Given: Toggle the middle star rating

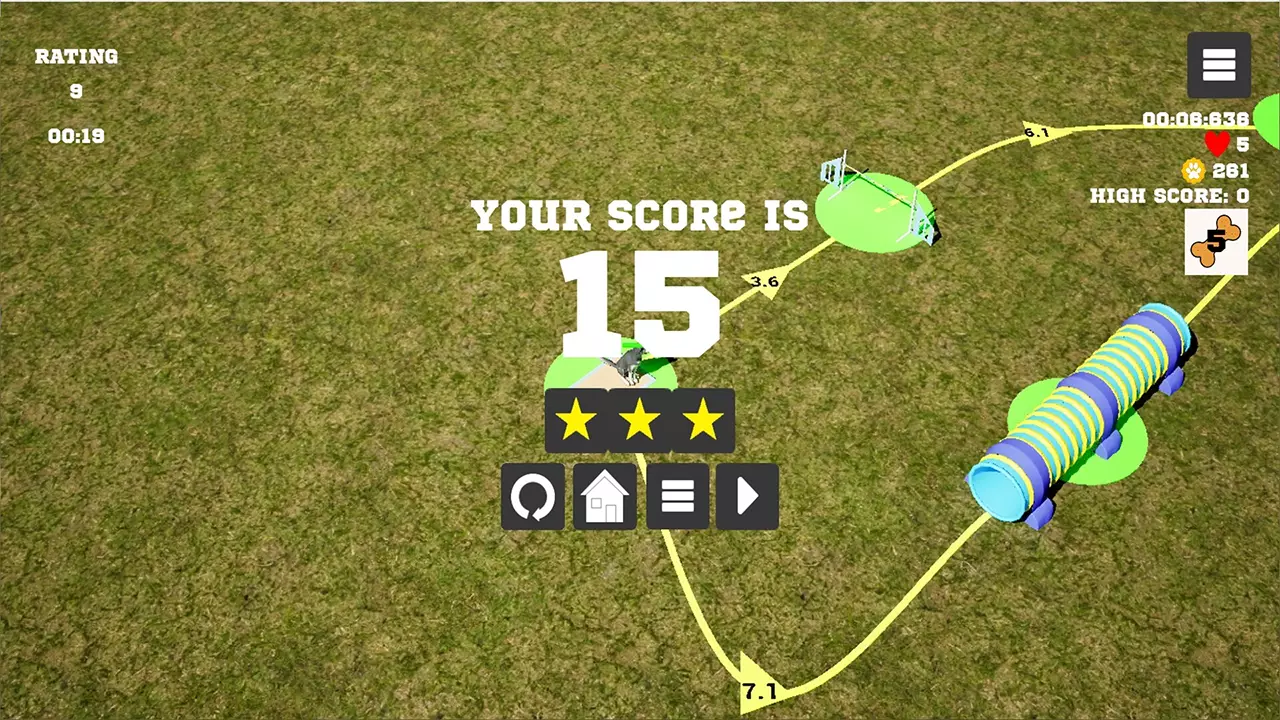Looking at the screenshot, I should [x=640, y=420].
